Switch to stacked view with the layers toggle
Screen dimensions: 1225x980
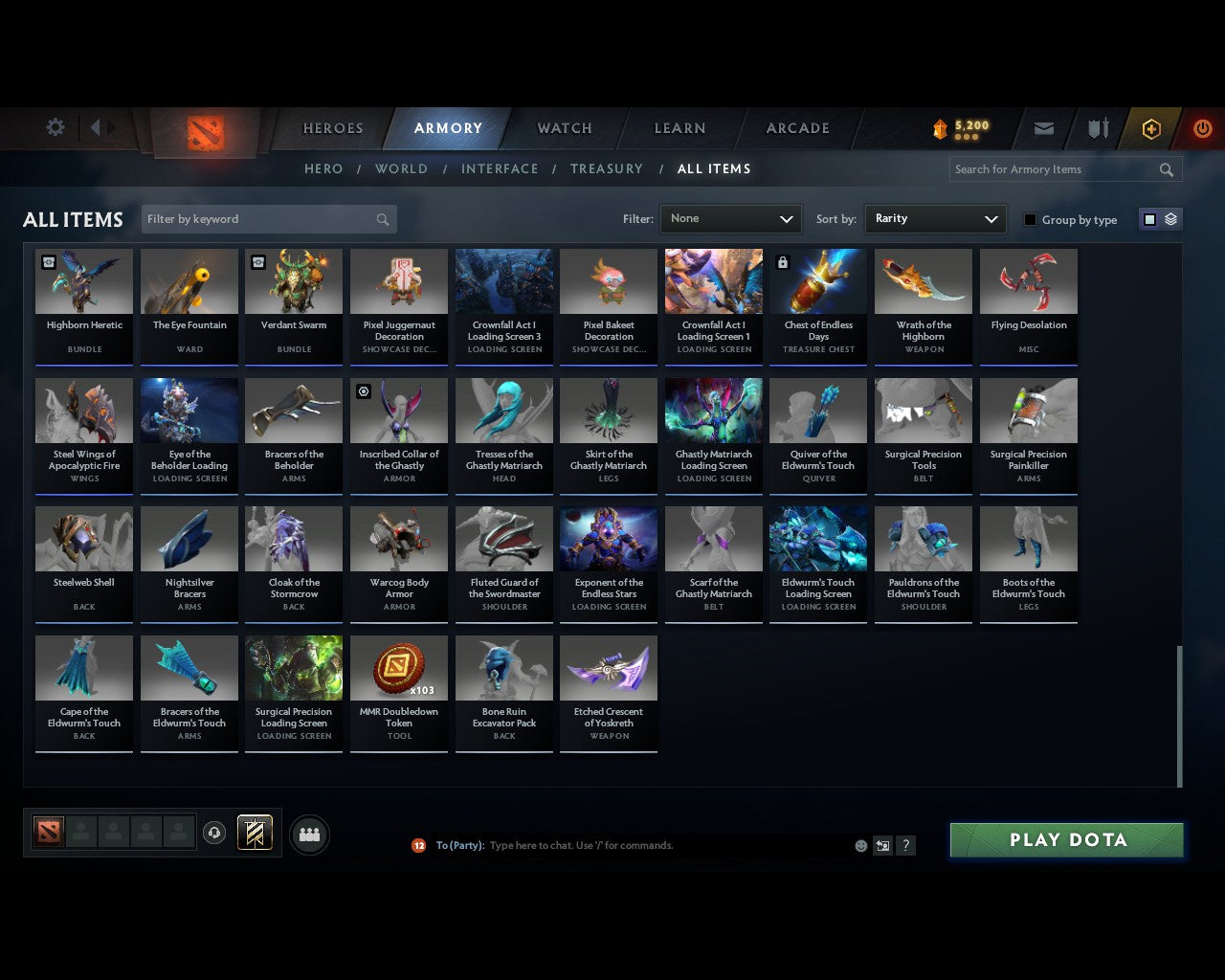click(1169, 218)
